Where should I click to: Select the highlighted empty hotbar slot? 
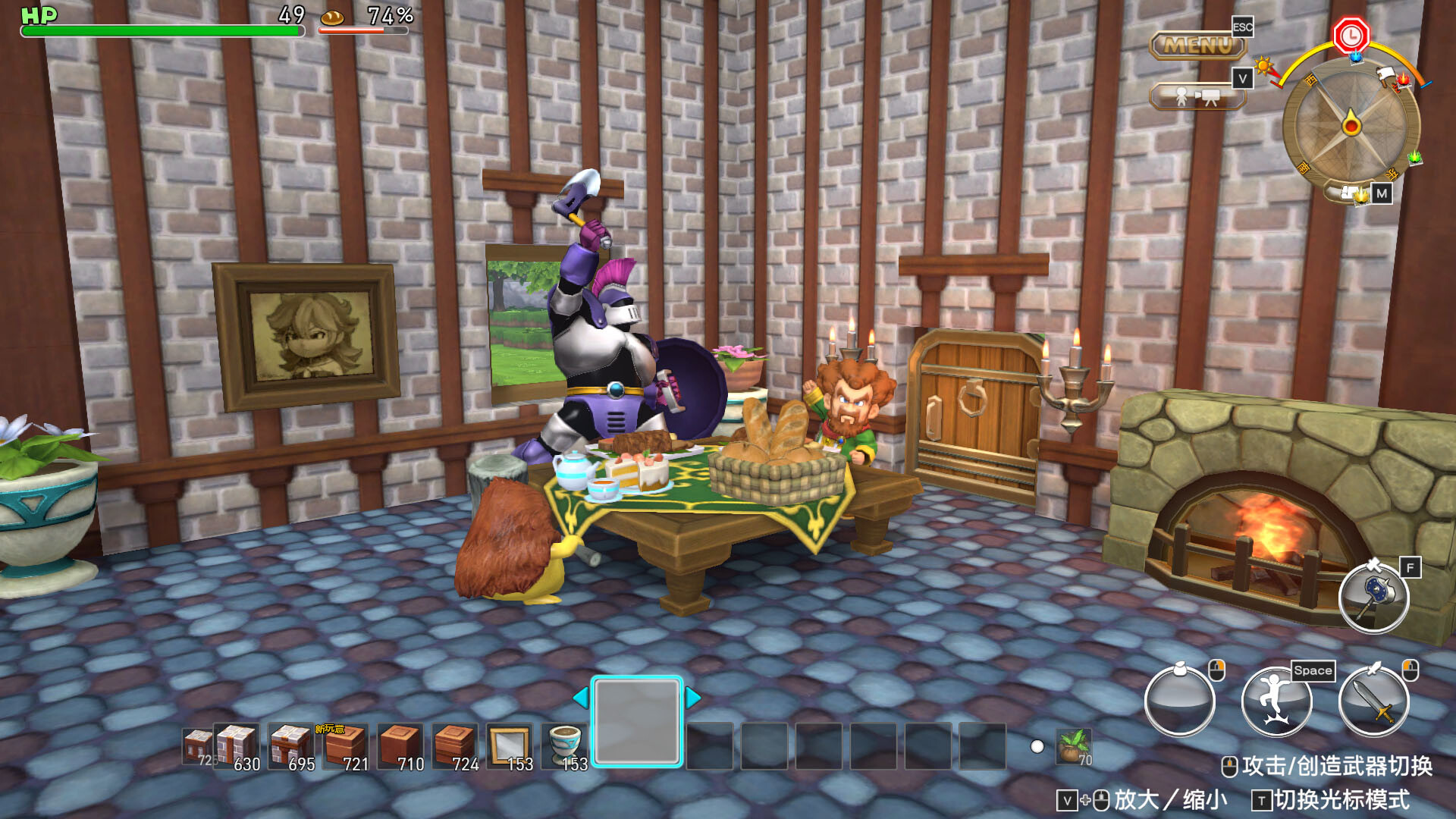coord(637,721)
